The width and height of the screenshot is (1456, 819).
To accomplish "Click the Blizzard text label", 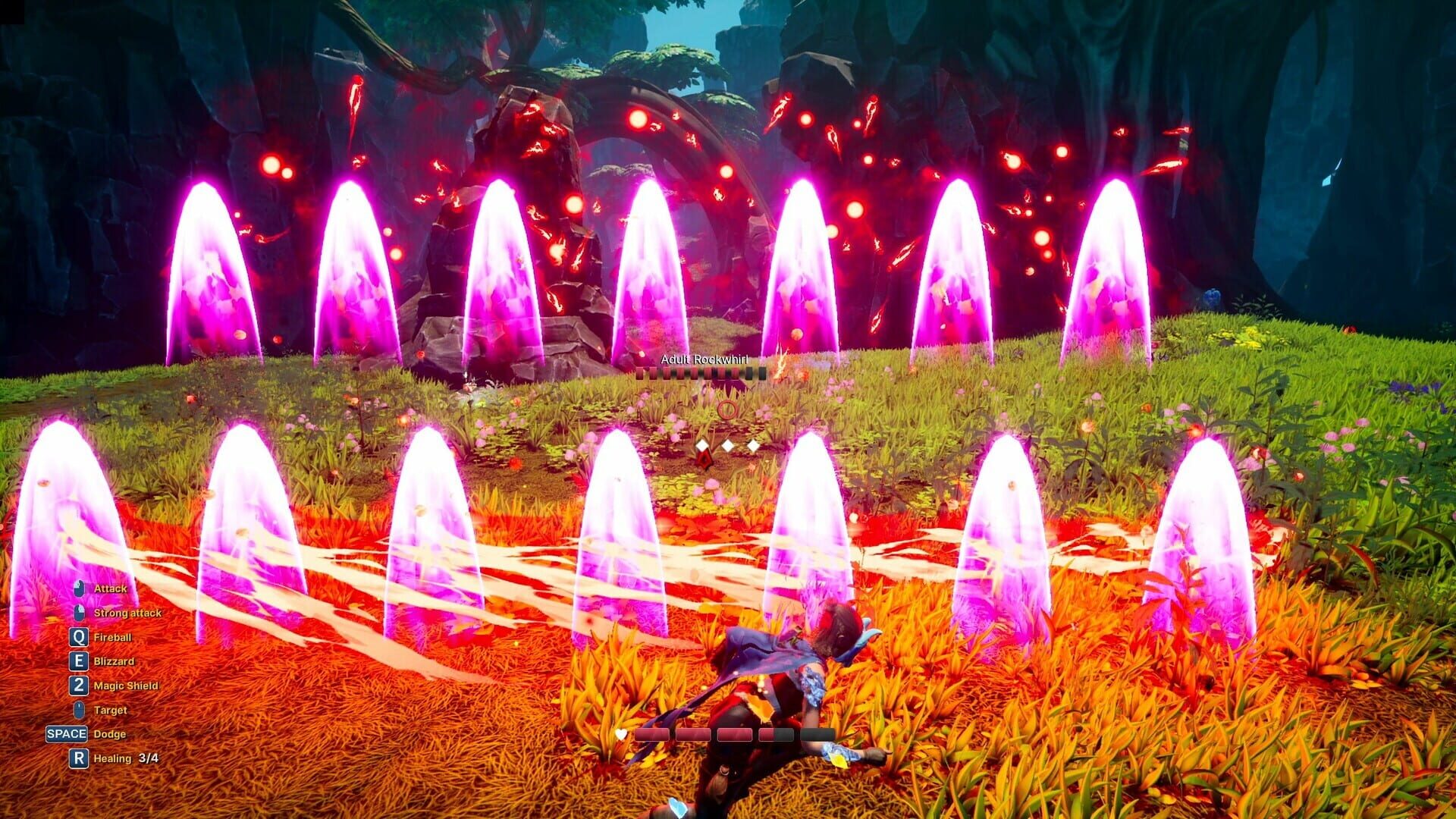I will 113,661.
